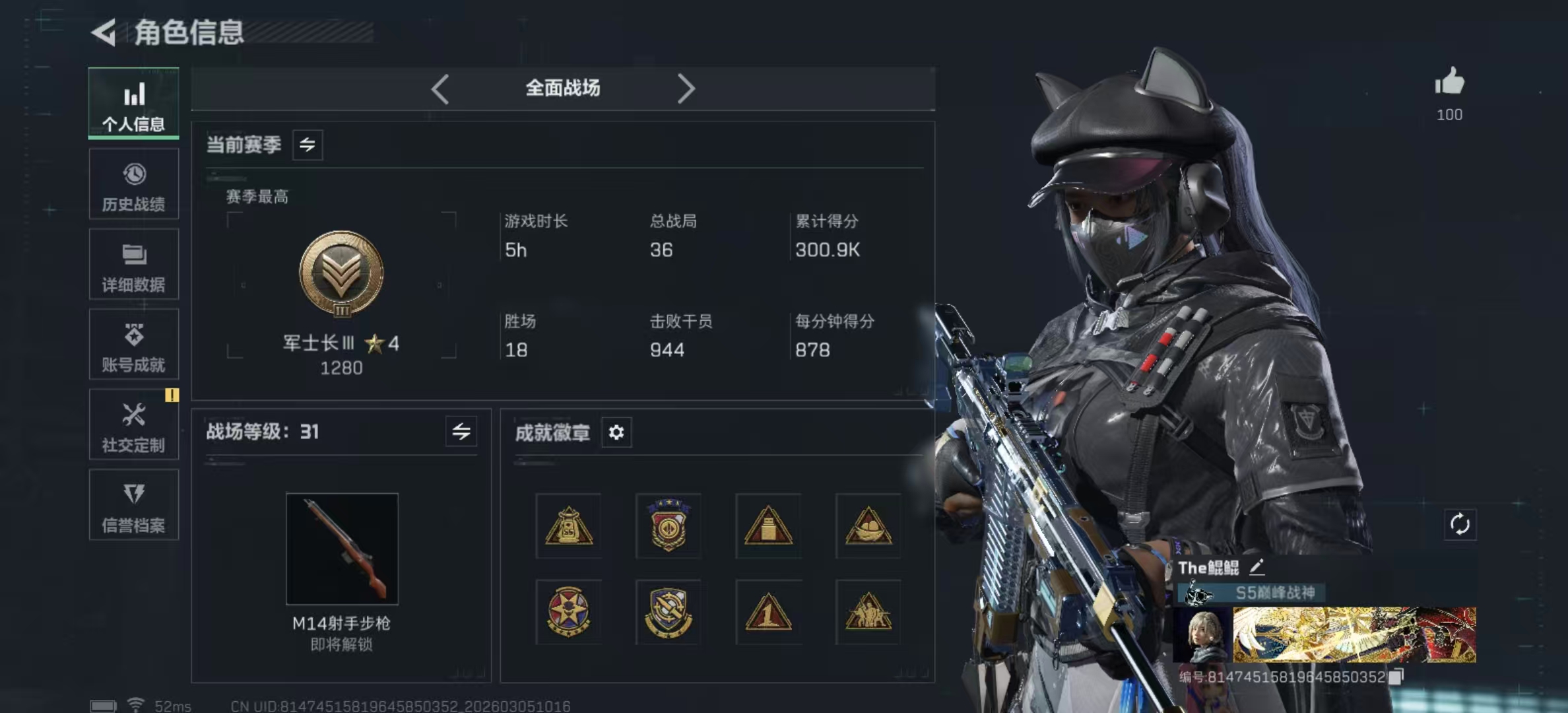The height and width of the screenshot is (713, 1568).
Task: Give a like with the thumbs-up icon
Action: pyautogui.click(x=1449, y=83)
